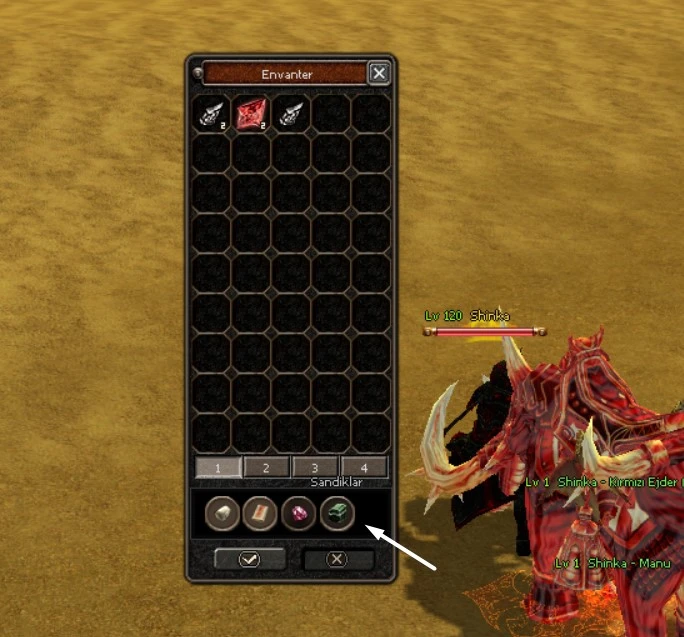Open the green chest (Sandıklar) category
This screenshot has height=637, width=684.
(337, 514)
